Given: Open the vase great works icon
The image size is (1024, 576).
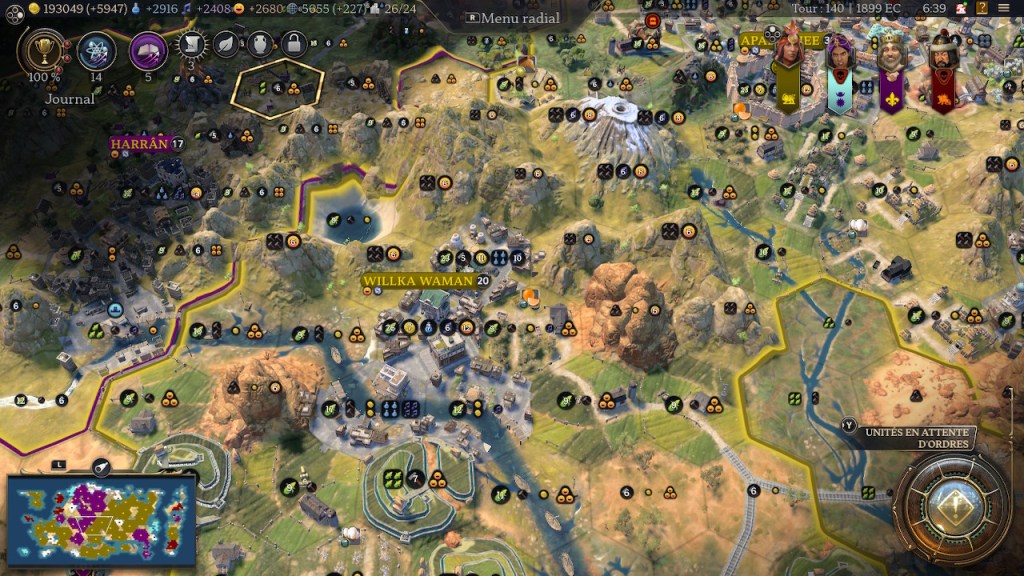Looking at the screenshot, I should point(259,43).
